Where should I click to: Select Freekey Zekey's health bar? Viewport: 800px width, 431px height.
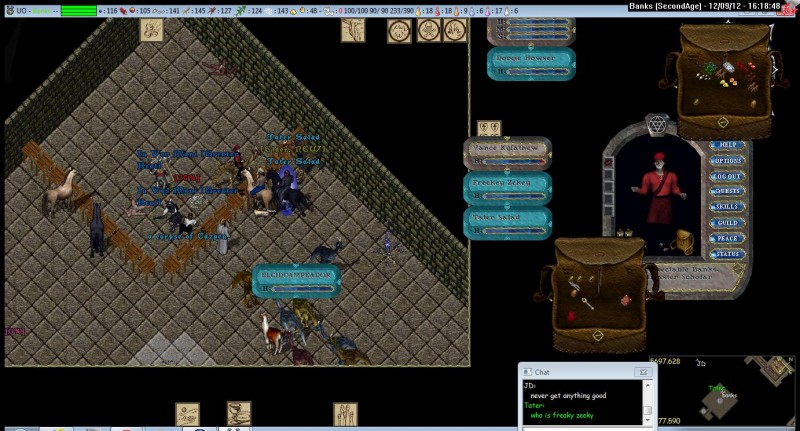[x=507, y=187]
